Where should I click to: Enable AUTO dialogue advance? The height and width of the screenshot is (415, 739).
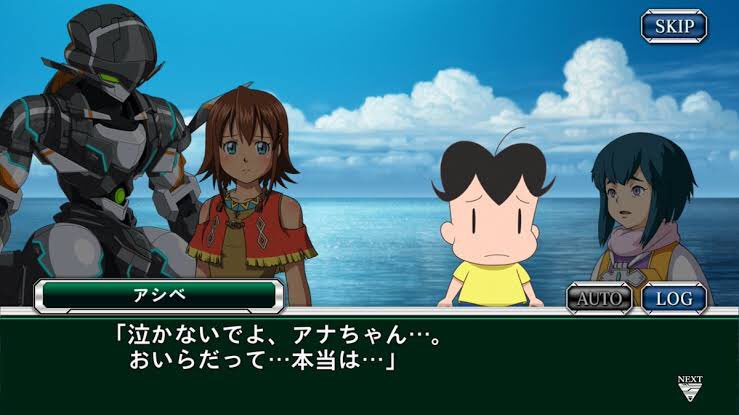coord(599,297)
